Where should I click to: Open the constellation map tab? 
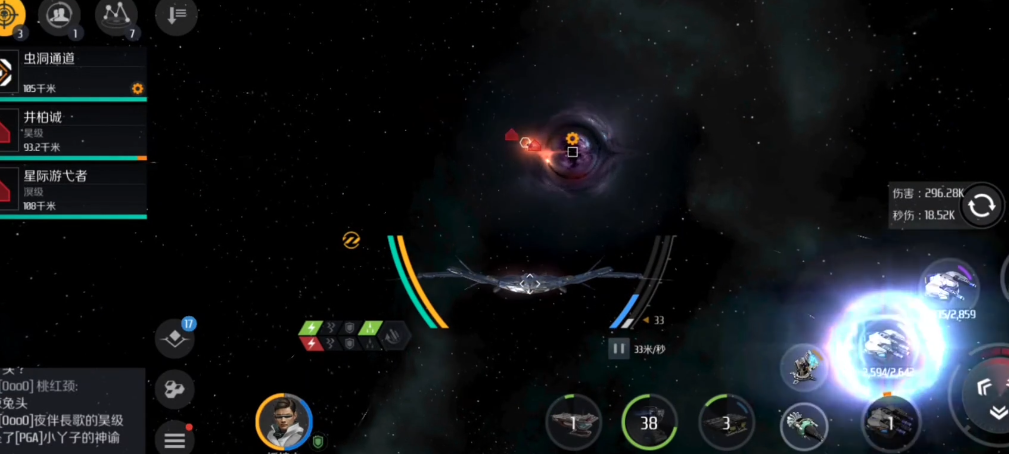coord(116,14)
